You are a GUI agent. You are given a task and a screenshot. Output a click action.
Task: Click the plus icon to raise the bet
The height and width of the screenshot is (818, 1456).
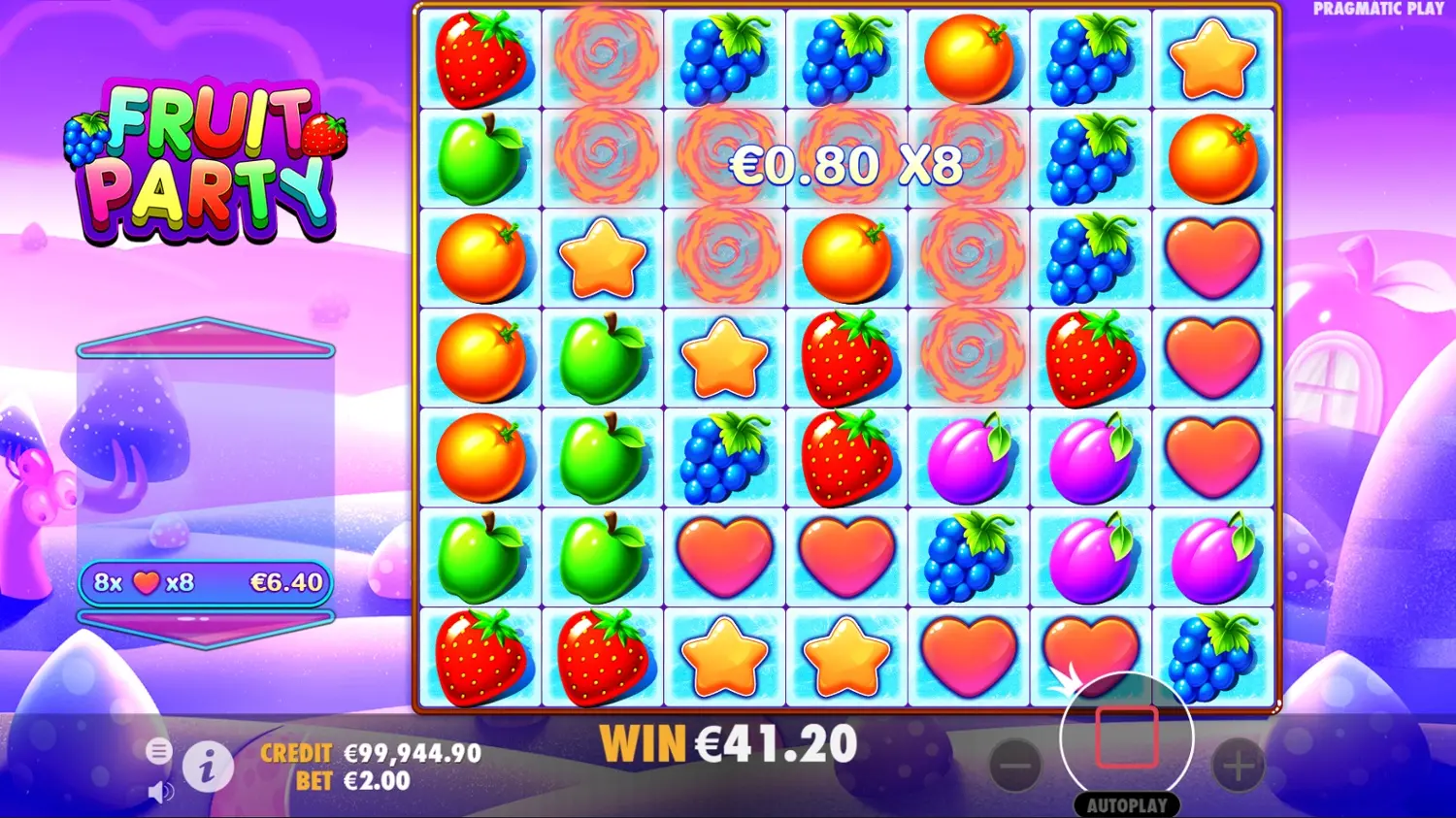(x=1237, y=767)
